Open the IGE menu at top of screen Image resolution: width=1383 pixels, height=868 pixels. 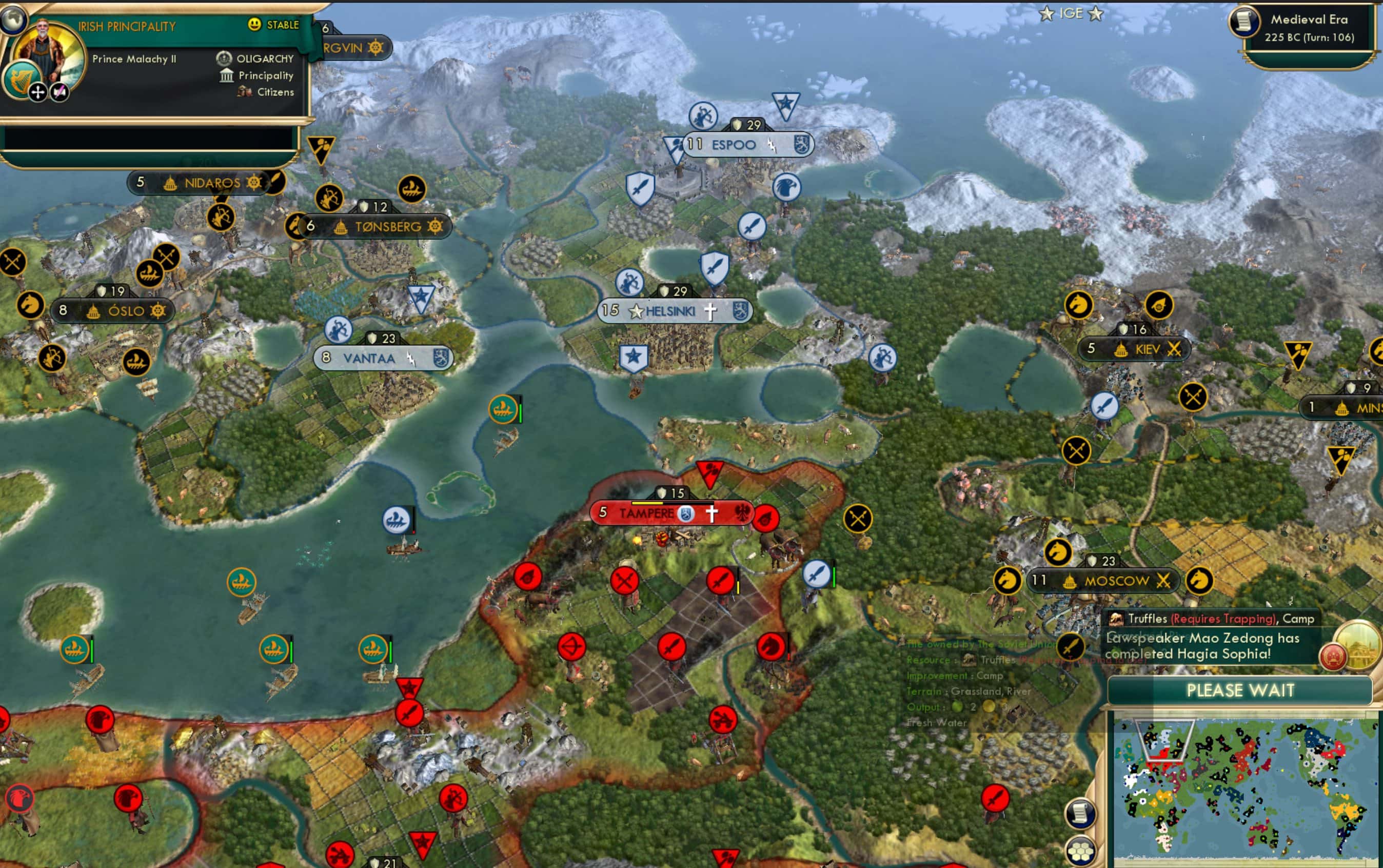click(1073, 14)
